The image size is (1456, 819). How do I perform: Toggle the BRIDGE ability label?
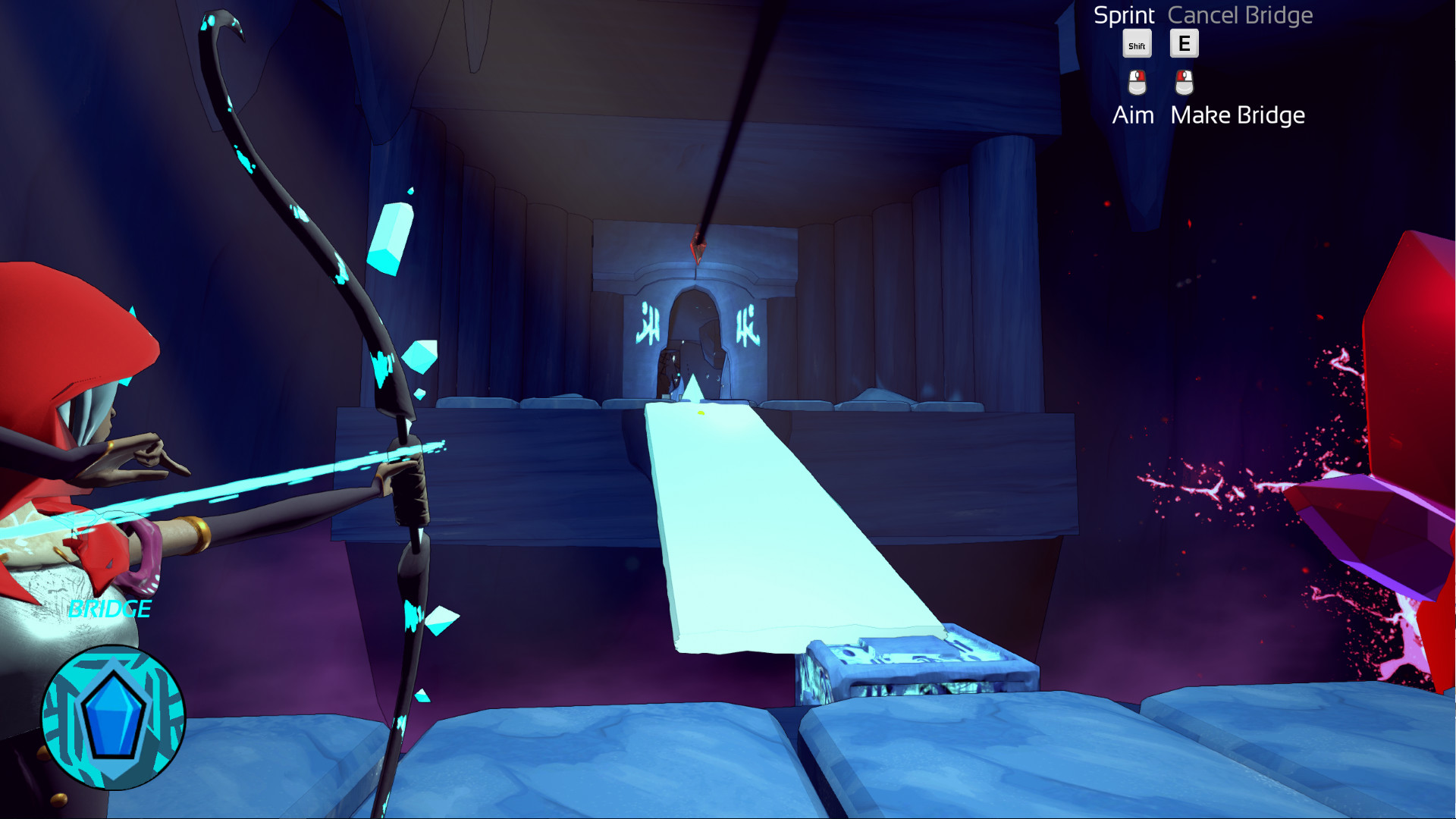[108, 609]
